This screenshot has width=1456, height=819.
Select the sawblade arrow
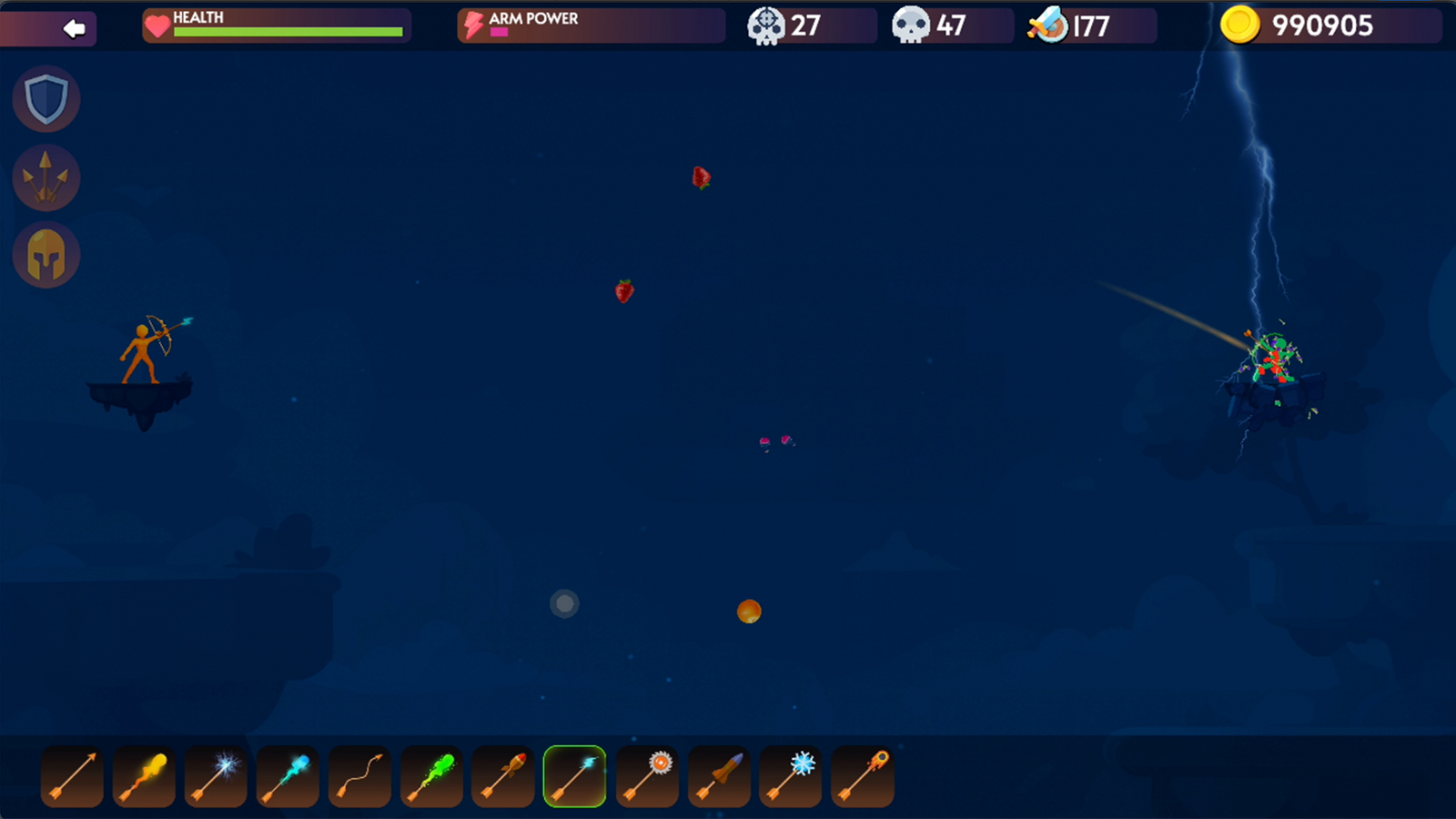pos(646,775)
